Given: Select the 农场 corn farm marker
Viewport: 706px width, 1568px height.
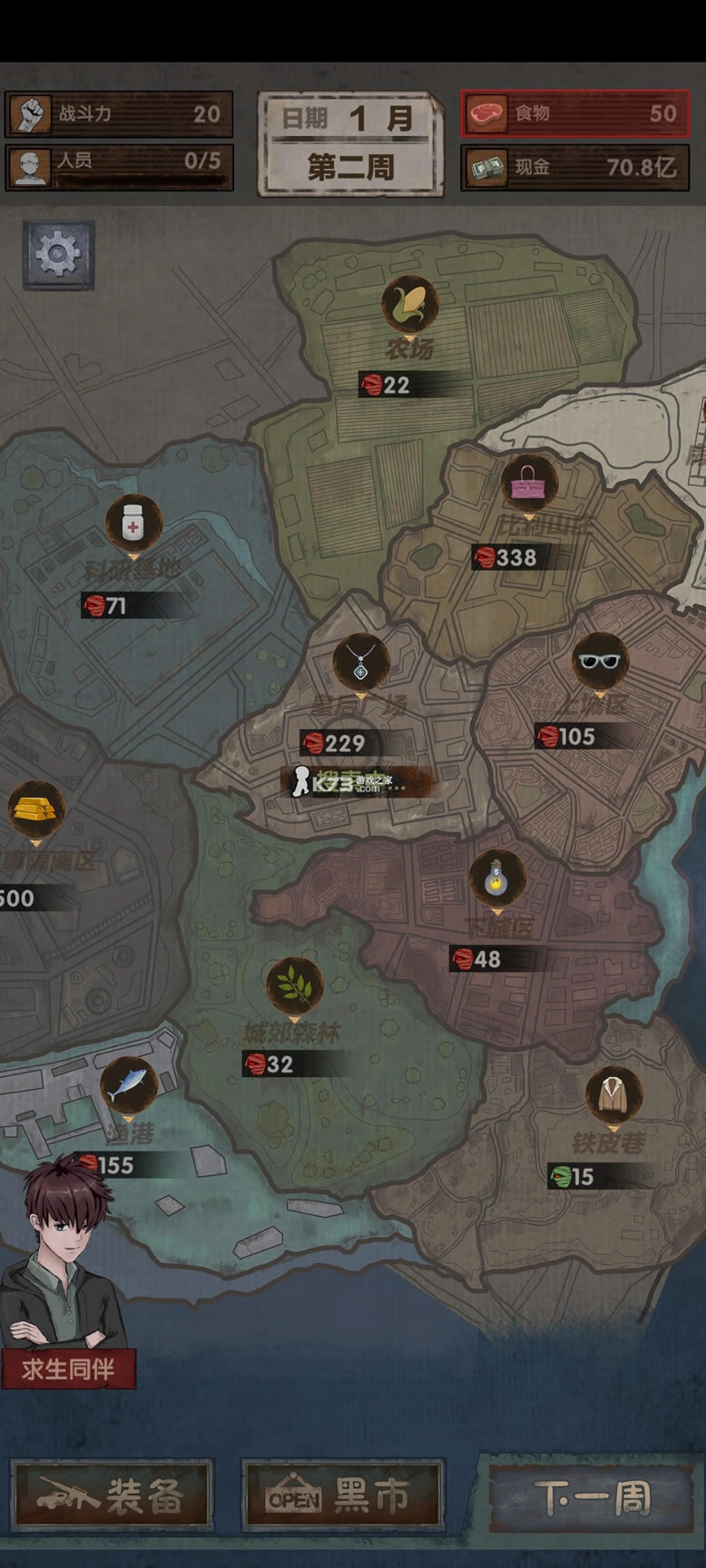Looking at the screenshot, I should (x=409, y=305).
